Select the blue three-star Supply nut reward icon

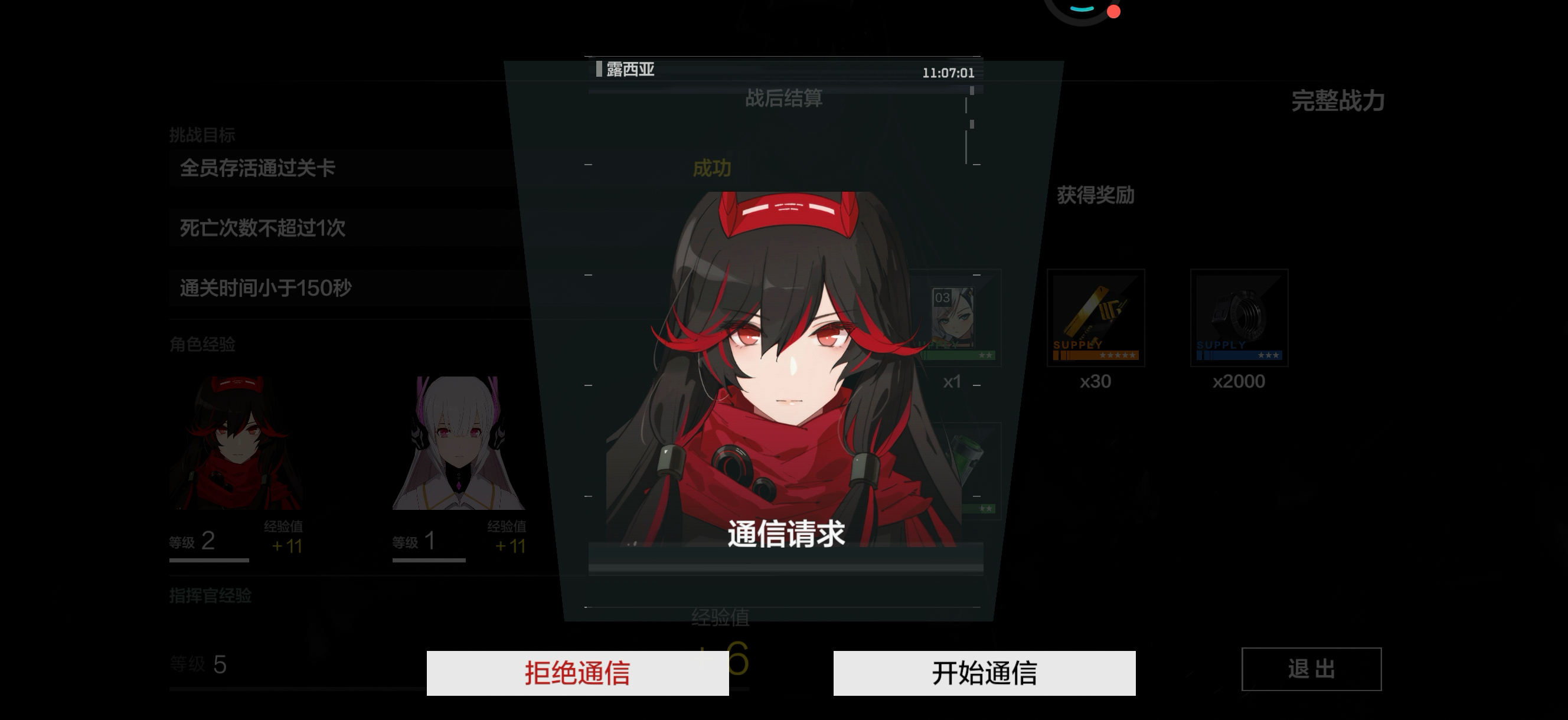(1239, 318)
